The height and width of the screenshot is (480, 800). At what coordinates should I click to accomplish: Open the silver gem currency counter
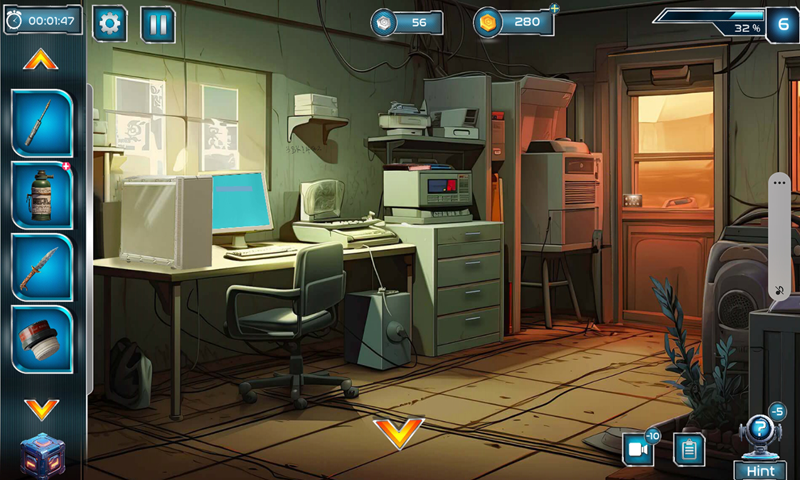[x=407, y=22]
